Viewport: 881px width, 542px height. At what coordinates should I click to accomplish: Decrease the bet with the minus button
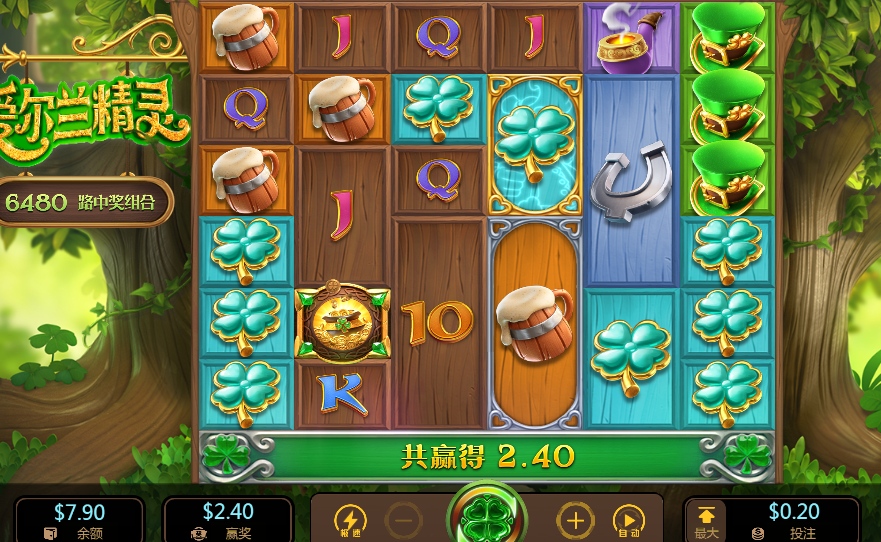click(403, 521)
